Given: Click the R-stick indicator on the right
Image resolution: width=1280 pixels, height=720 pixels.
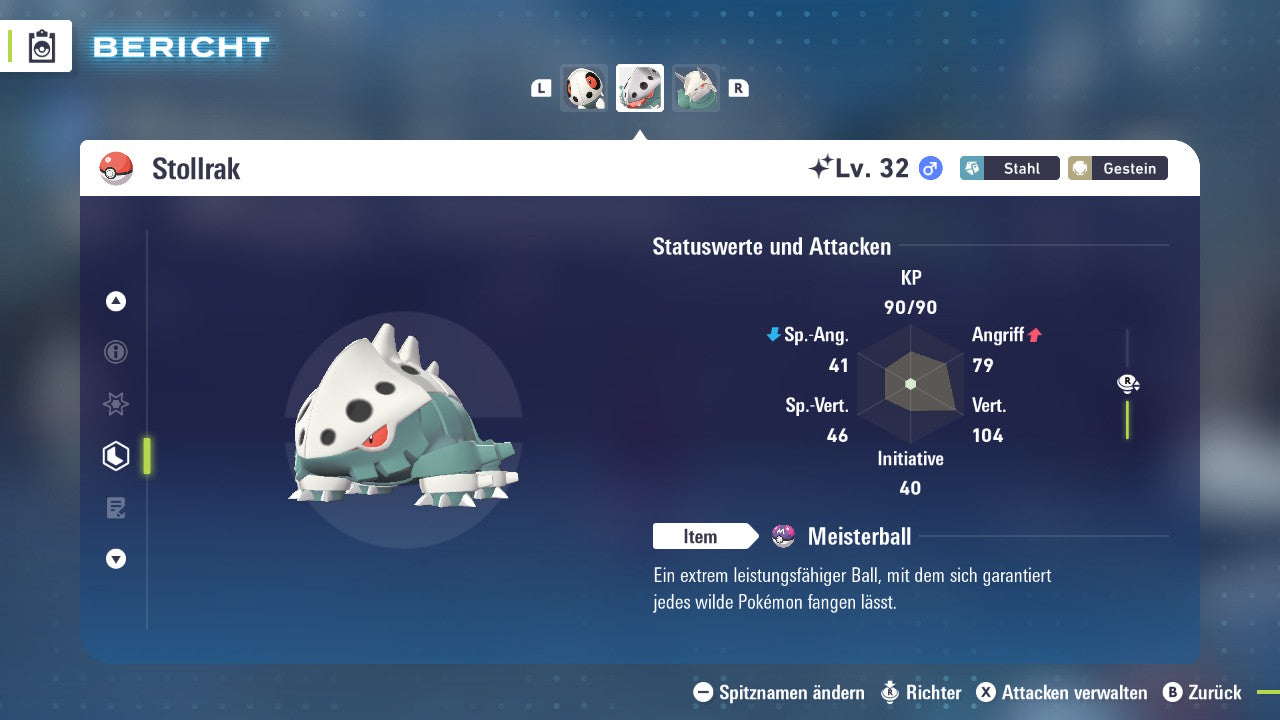Looking at the screenshot, I should click(x=1128, y=383).
